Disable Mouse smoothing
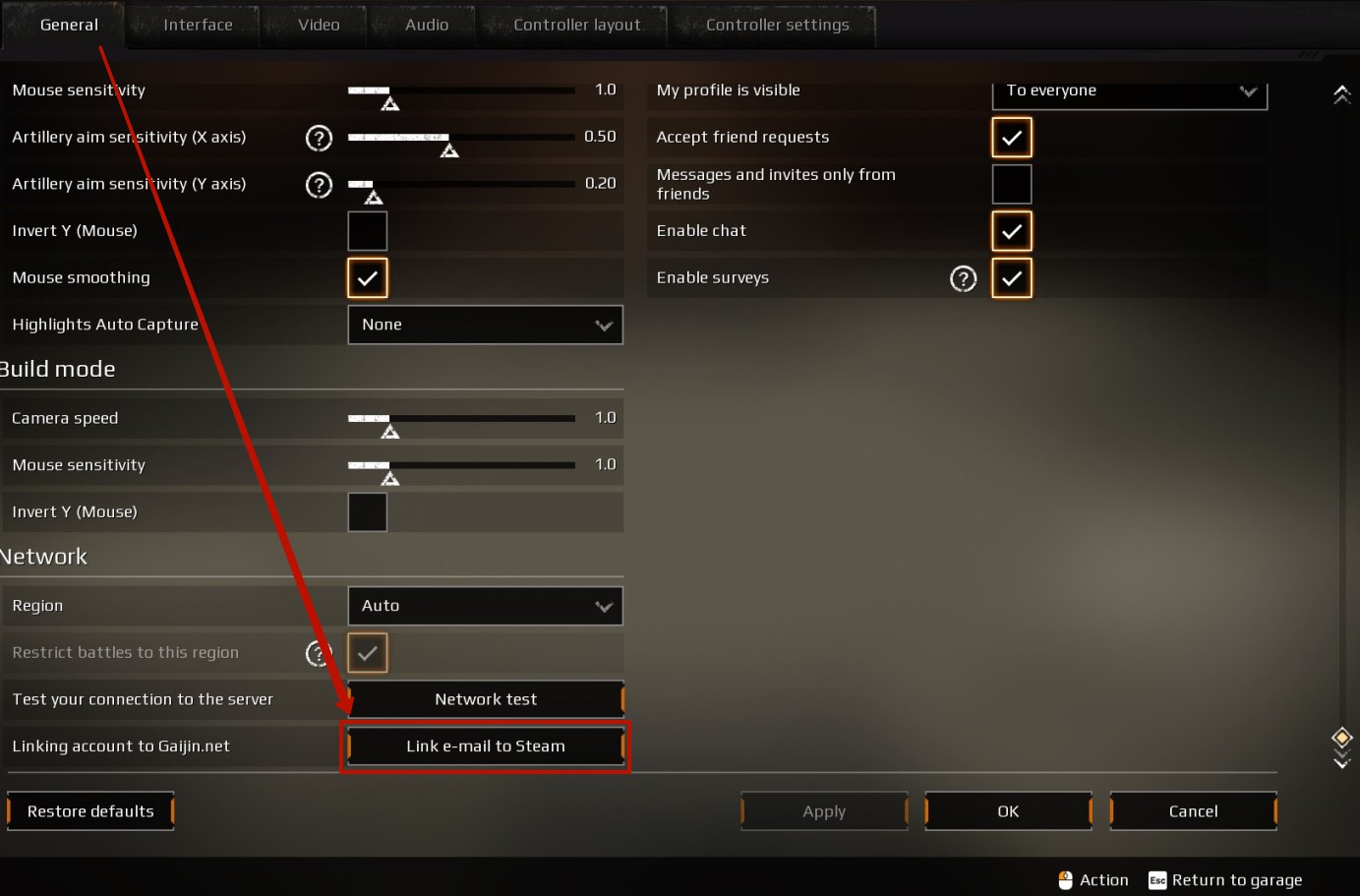The image size is (1360, 896). coord(367,278)
